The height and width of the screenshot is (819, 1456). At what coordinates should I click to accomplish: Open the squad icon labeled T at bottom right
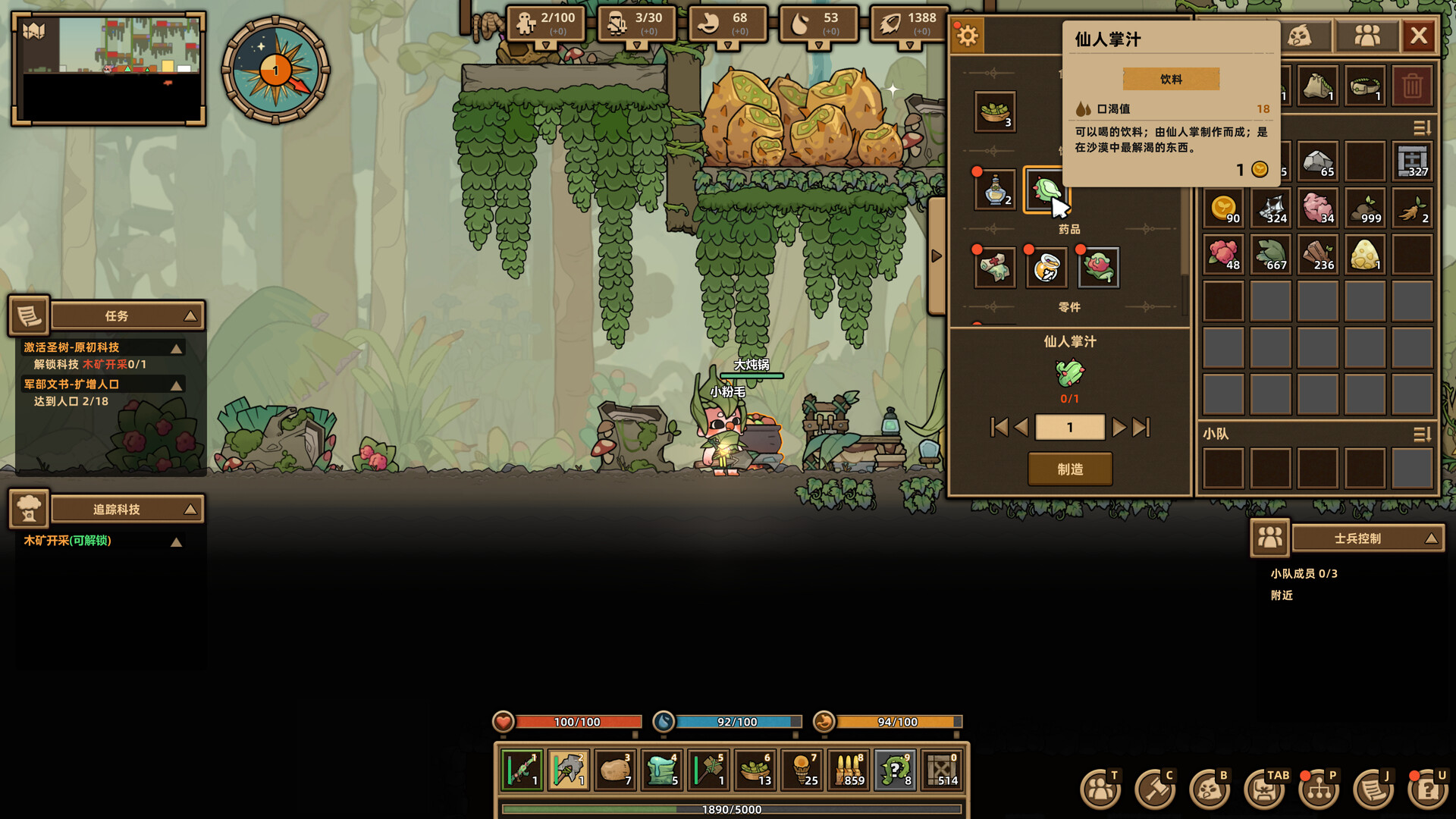coord(1099,789)
